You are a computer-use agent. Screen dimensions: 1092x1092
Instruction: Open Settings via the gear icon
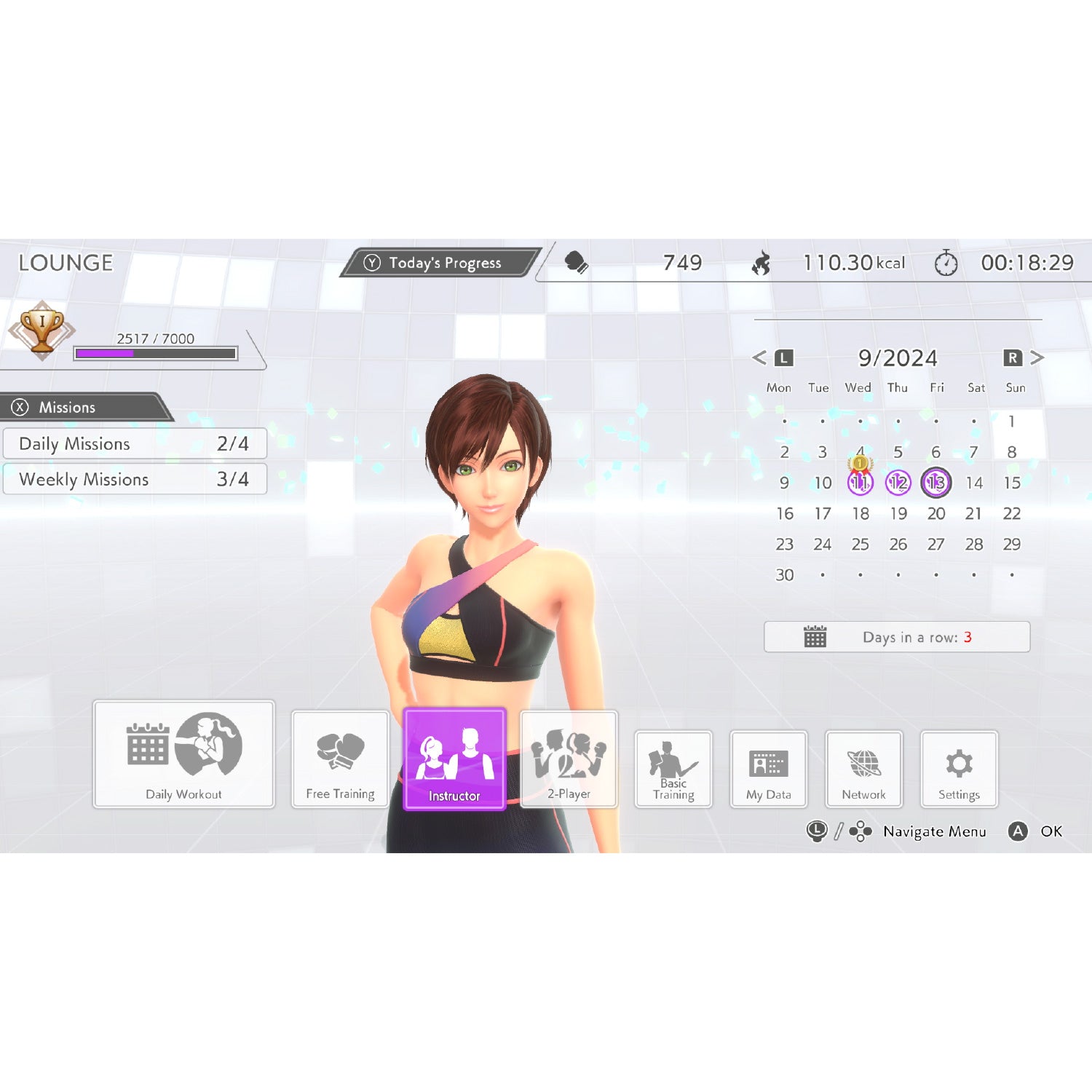pyautogui.click(x=958, y=763)
